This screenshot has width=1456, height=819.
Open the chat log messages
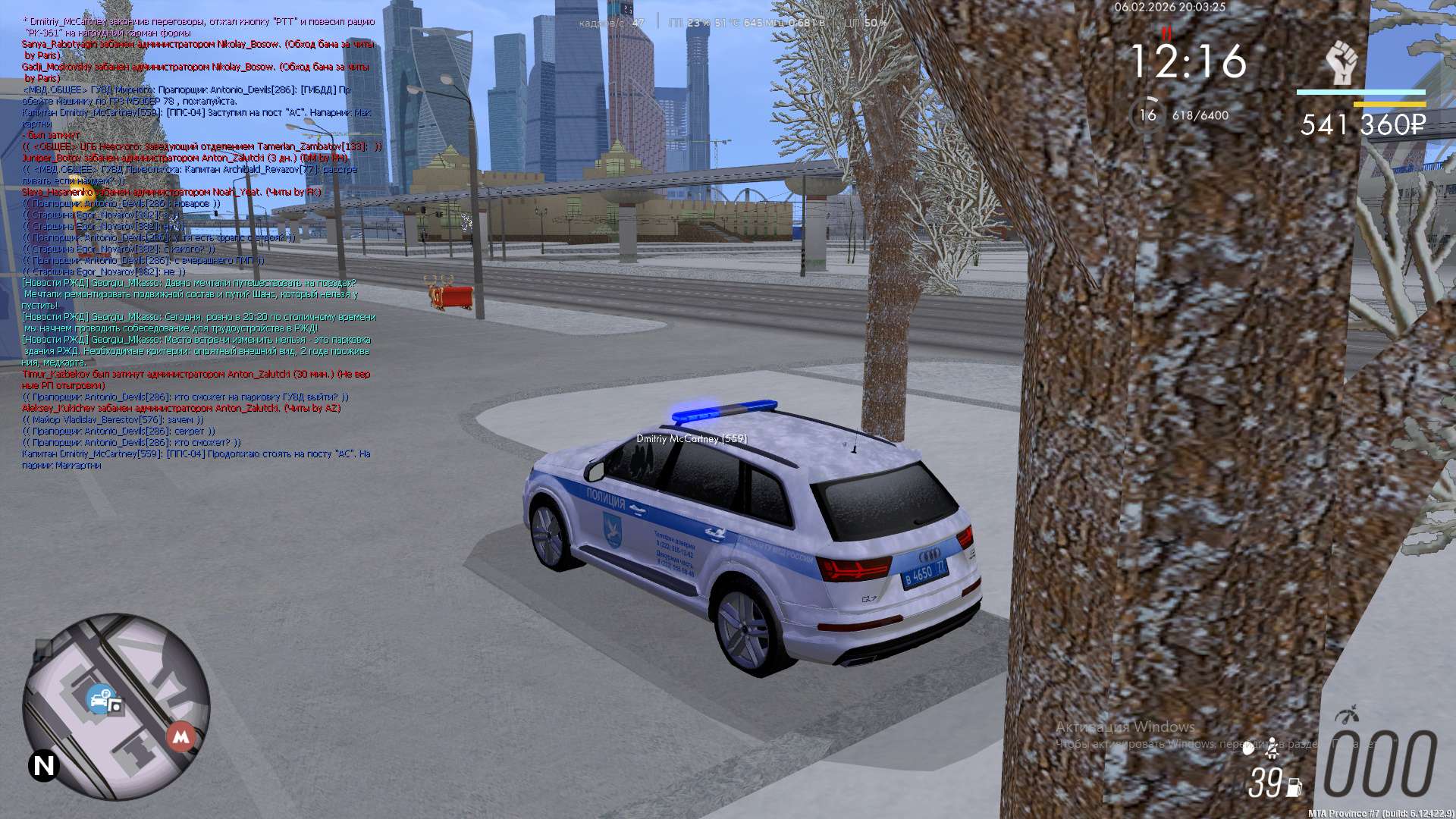coord(197,243)
